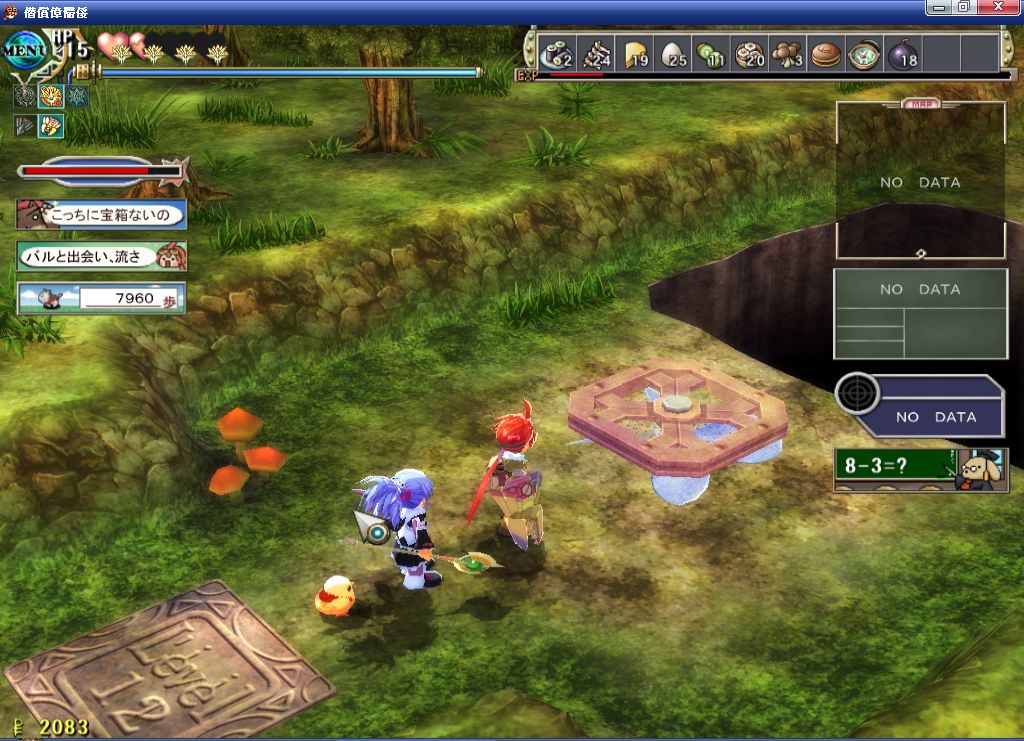
Task: Open the message about no treasure chest
Action: click(x=100, y=214)
